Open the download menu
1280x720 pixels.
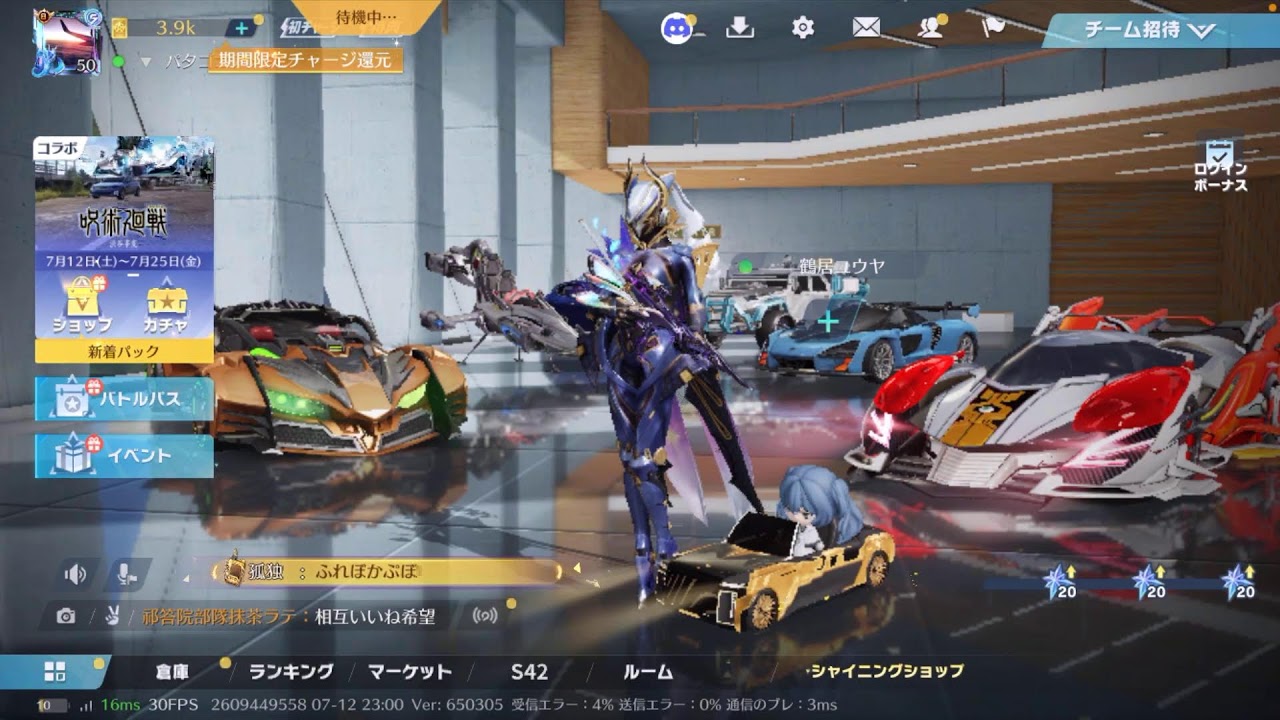(740, 28)
